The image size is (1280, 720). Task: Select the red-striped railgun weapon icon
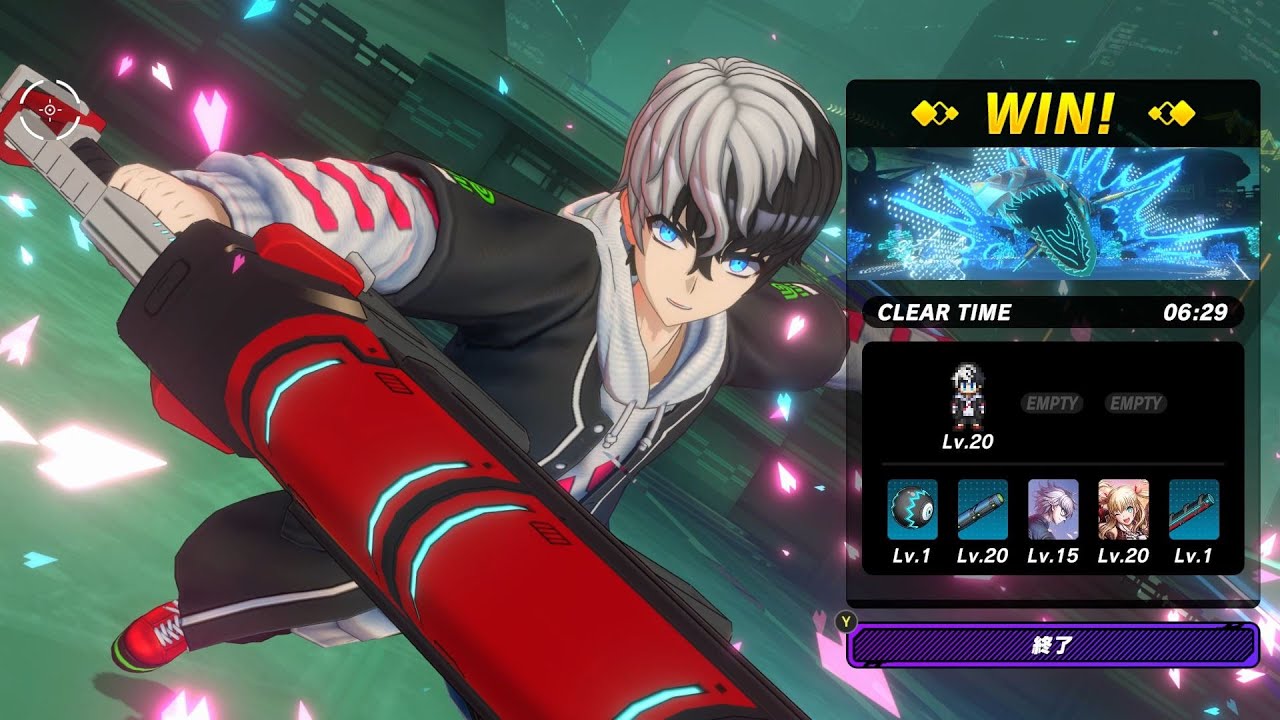(1193, 509)
